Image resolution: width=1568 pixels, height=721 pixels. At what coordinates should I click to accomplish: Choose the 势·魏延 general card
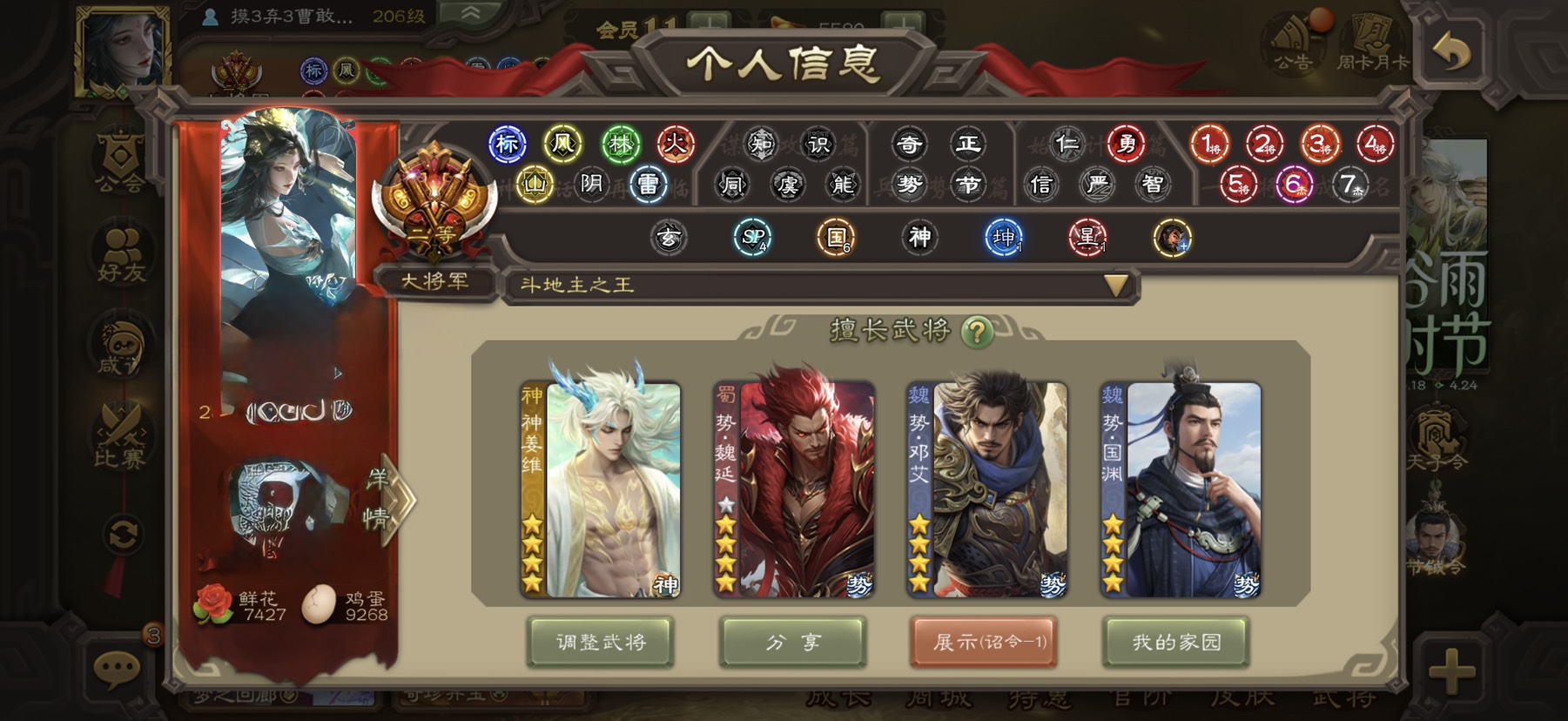pos(793,489)
